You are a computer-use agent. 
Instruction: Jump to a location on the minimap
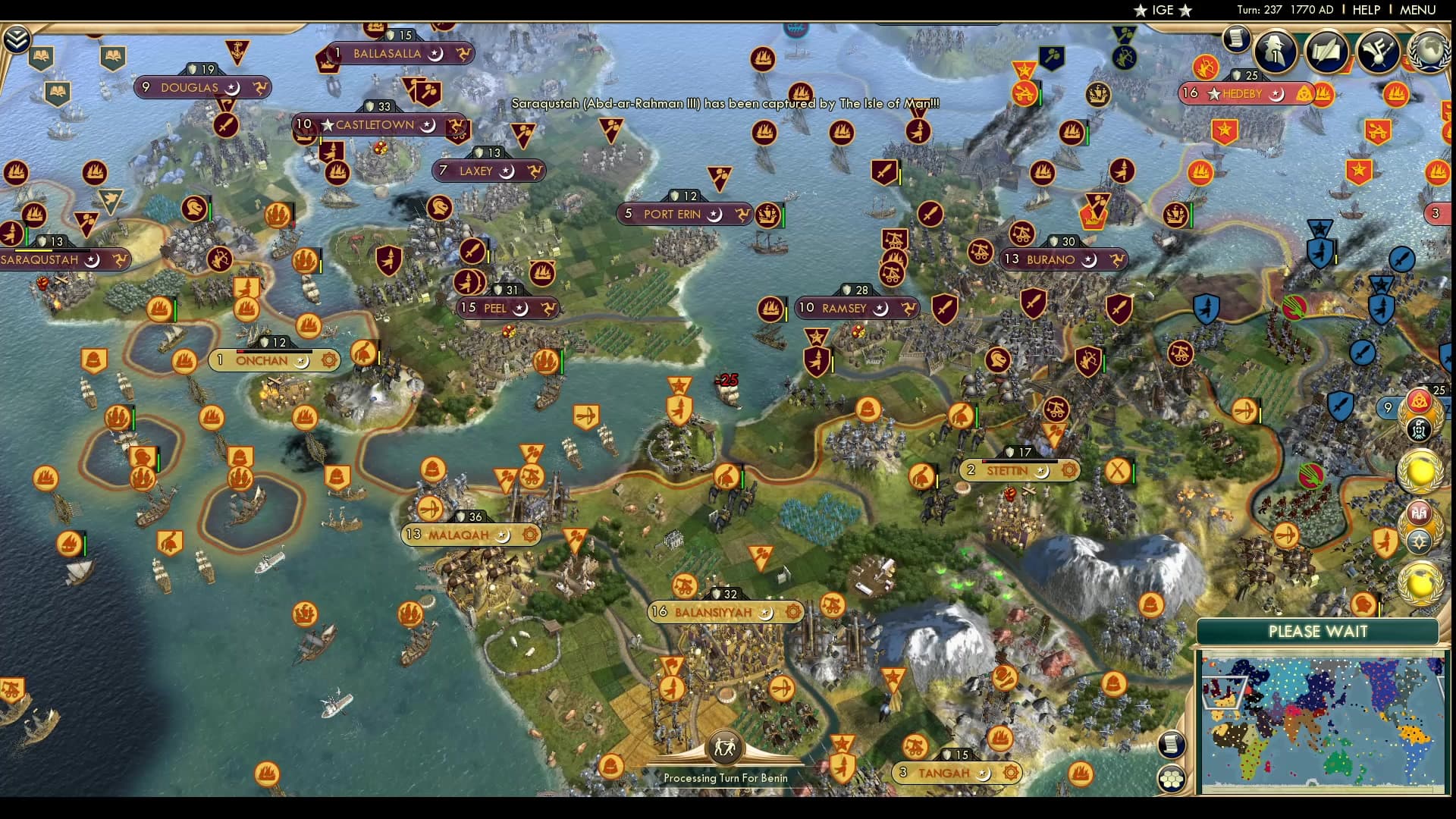[1322, 724]
